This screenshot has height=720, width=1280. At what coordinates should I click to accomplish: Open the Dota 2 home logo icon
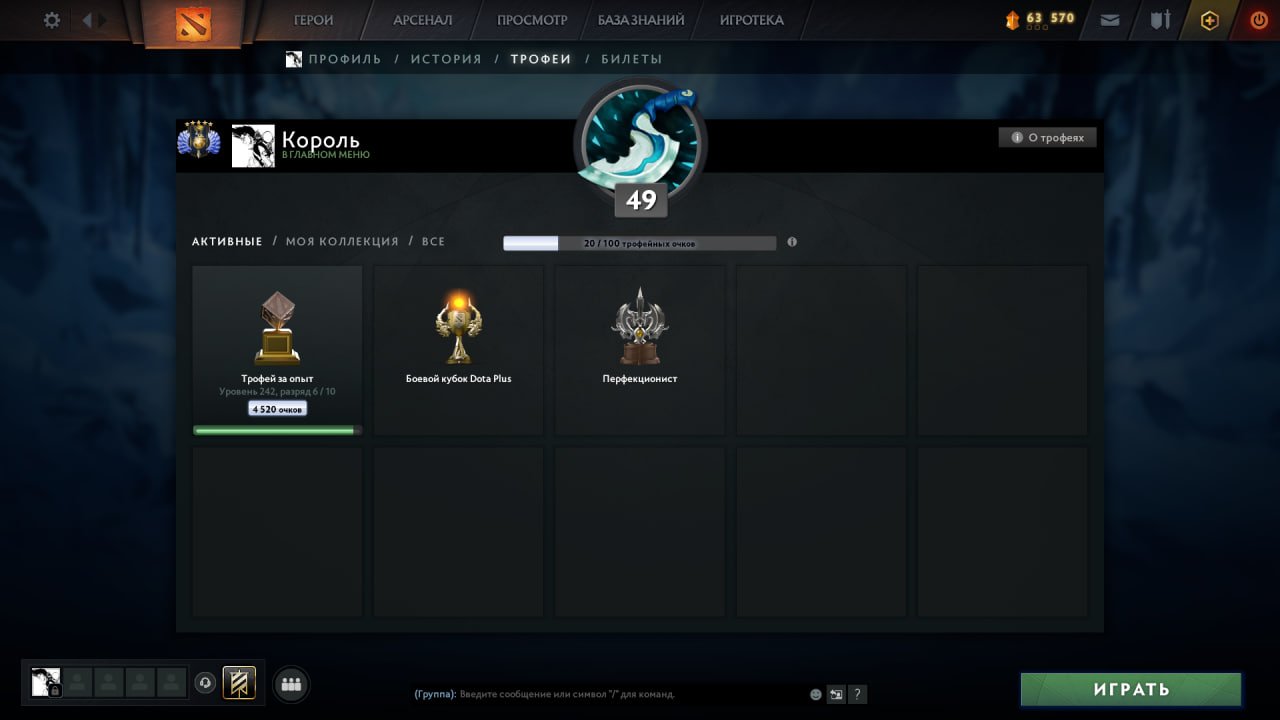point(196,20)
